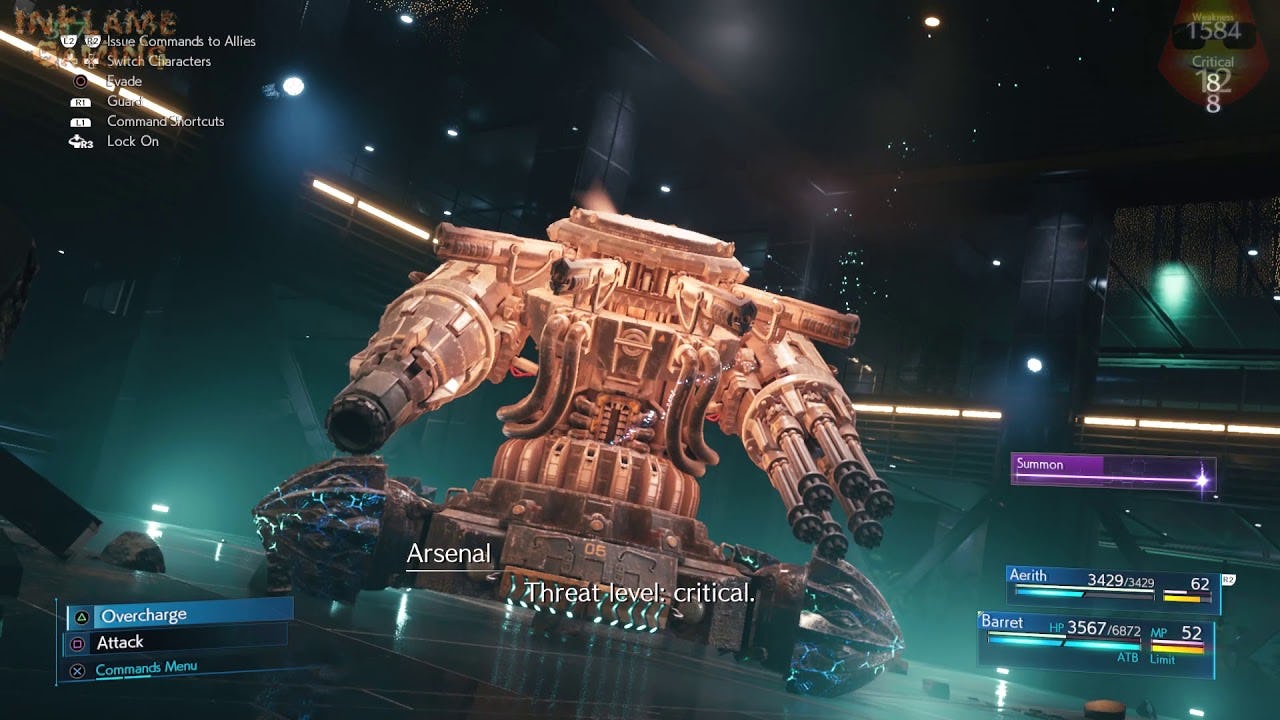Select Attack in the command menu
1280x720 pixels.
[119, 642]
